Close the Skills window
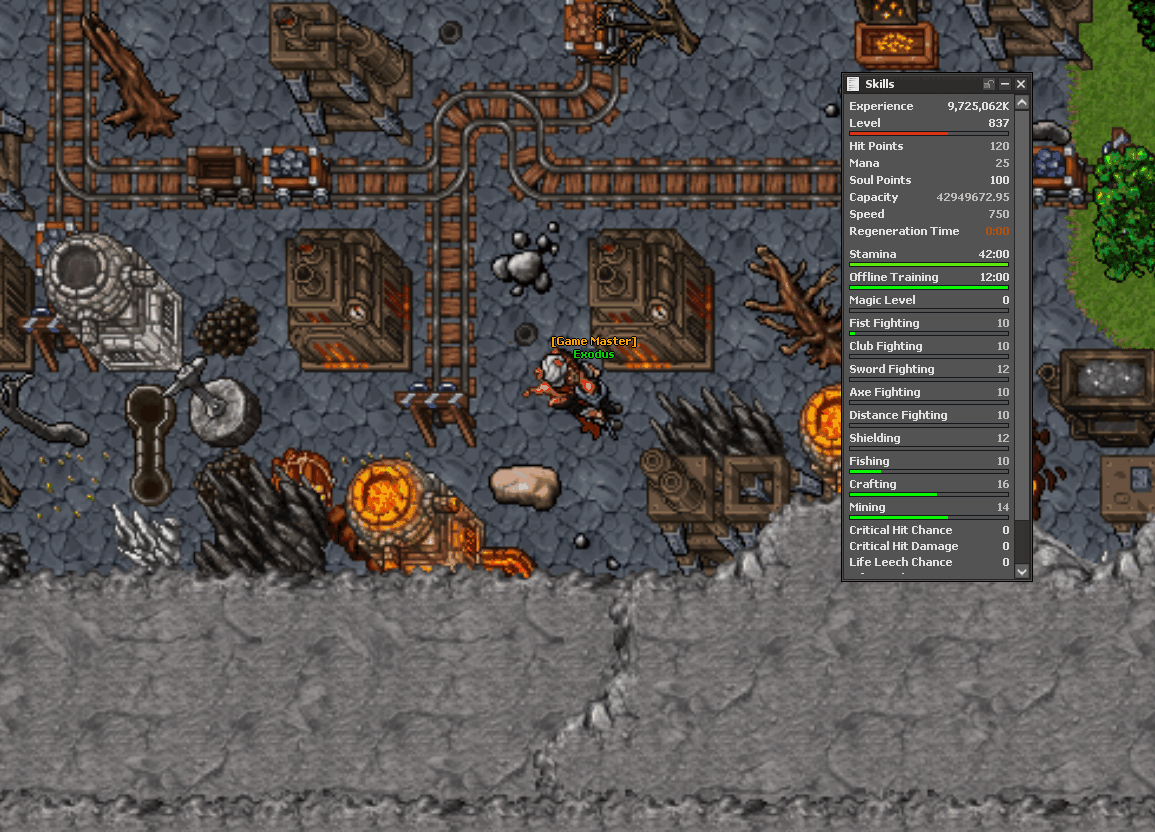Image resolution: width=1155 pixels, height=832 pixels. click(x=1021, y=85)
